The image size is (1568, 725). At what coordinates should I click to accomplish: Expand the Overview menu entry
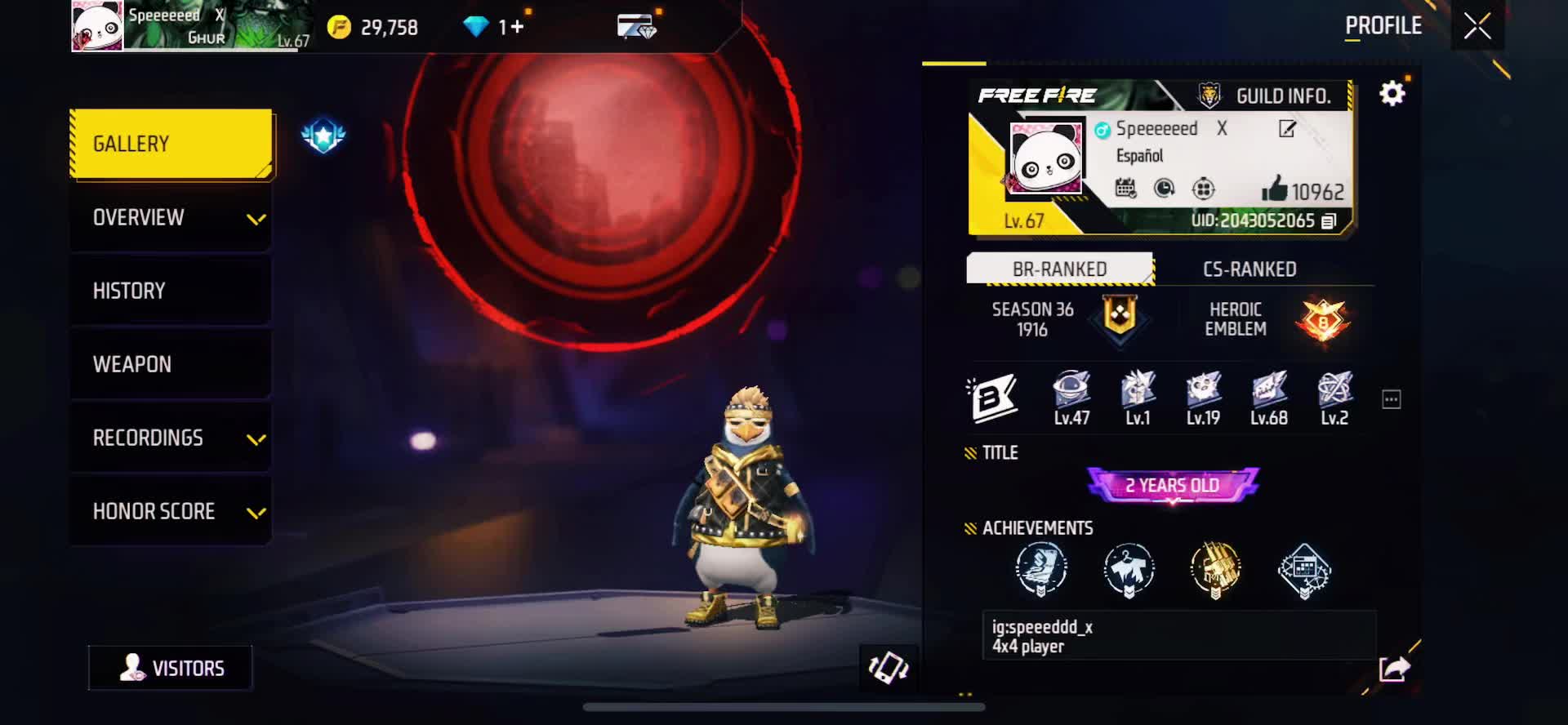(171, 218)
